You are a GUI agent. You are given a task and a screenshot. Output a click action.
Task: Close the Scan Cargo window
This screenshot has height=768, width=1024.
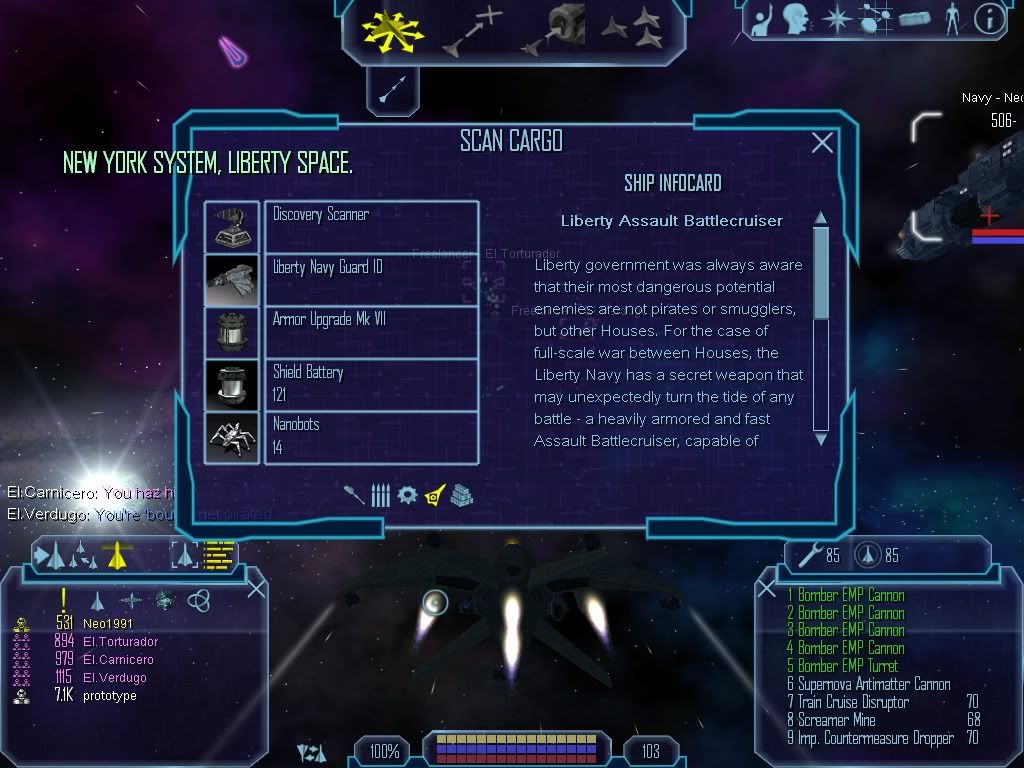(822, 143)
